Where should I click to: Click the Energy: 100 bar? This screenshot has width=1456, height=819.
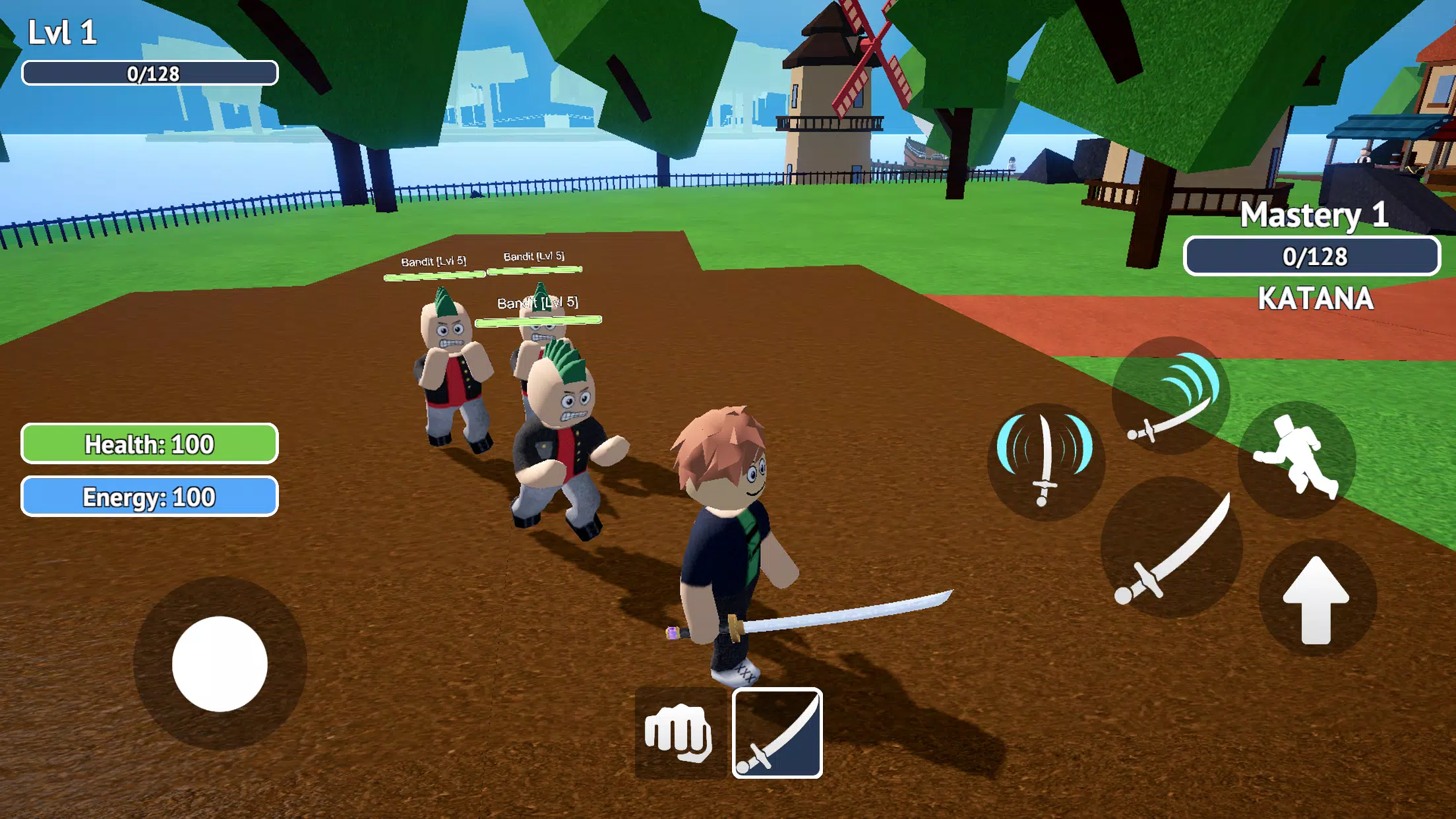tap(149, 495)
